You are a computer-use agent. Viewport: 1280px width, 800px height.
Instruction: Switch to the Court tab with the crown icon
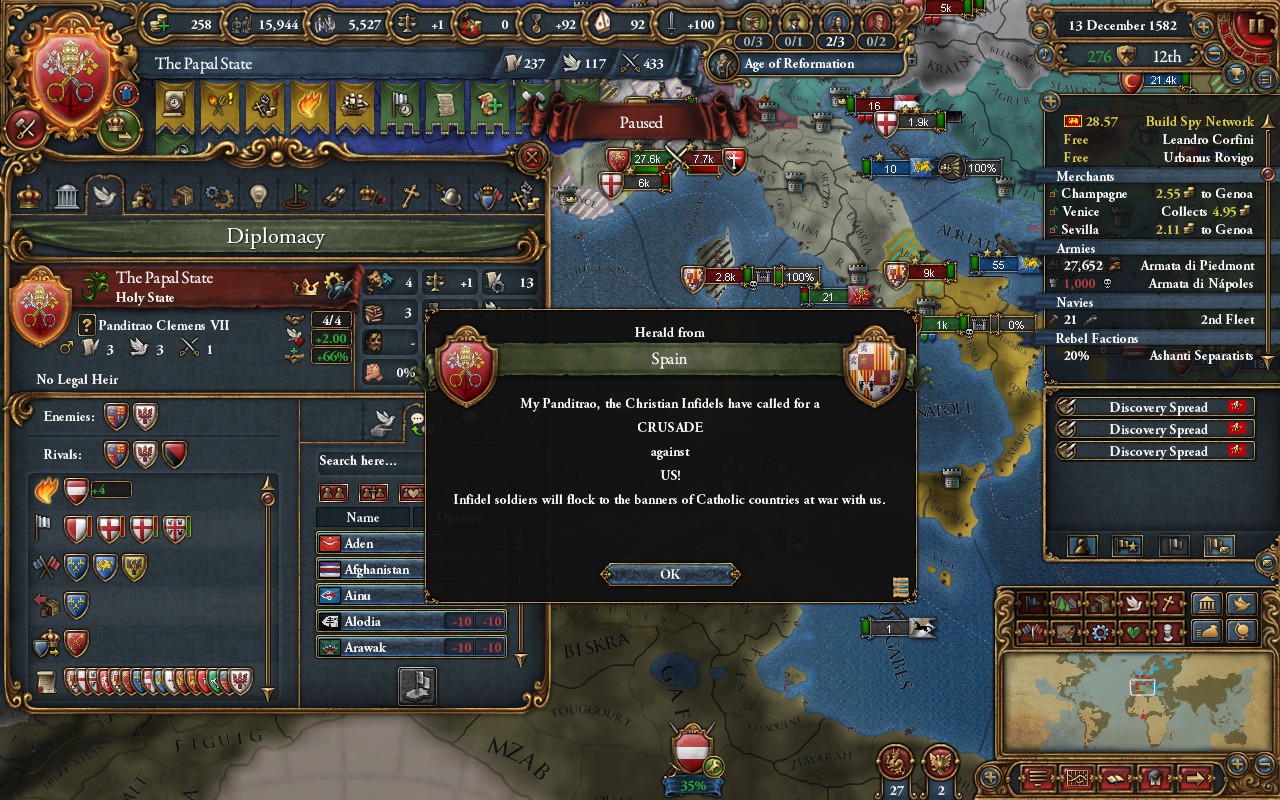(x=30, y=195)
